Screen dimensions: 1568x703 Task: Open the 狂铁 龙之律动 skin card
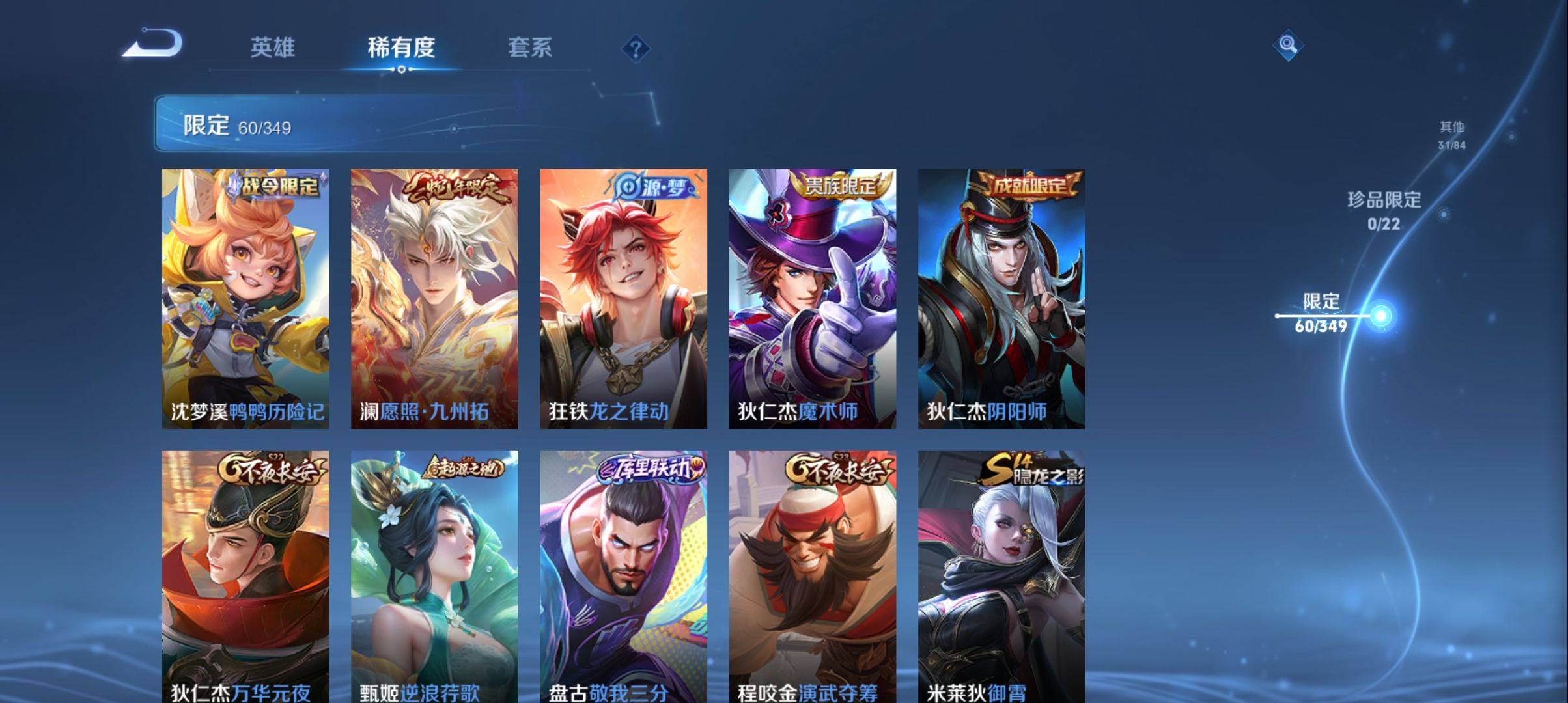coord(623,298)
